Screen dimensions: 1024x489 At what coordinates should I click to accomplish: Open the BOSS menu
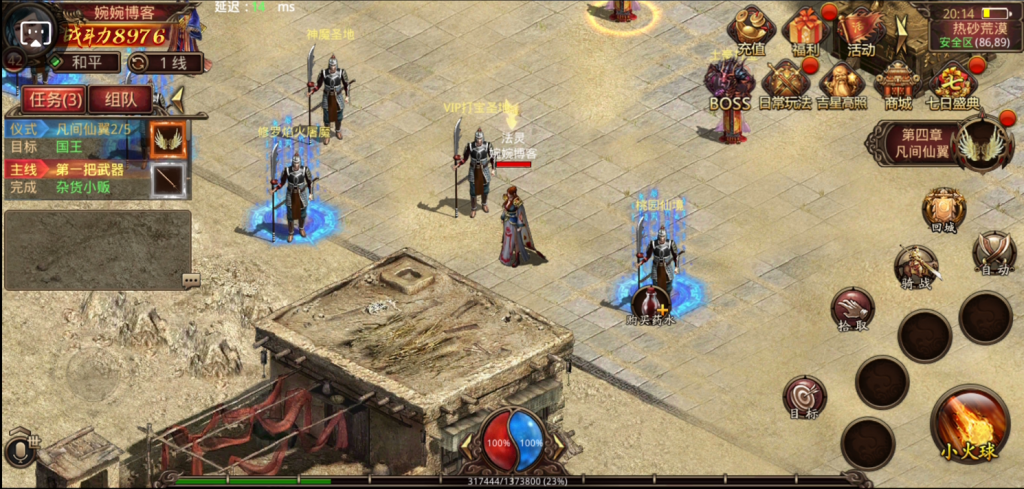click(729, 84)
